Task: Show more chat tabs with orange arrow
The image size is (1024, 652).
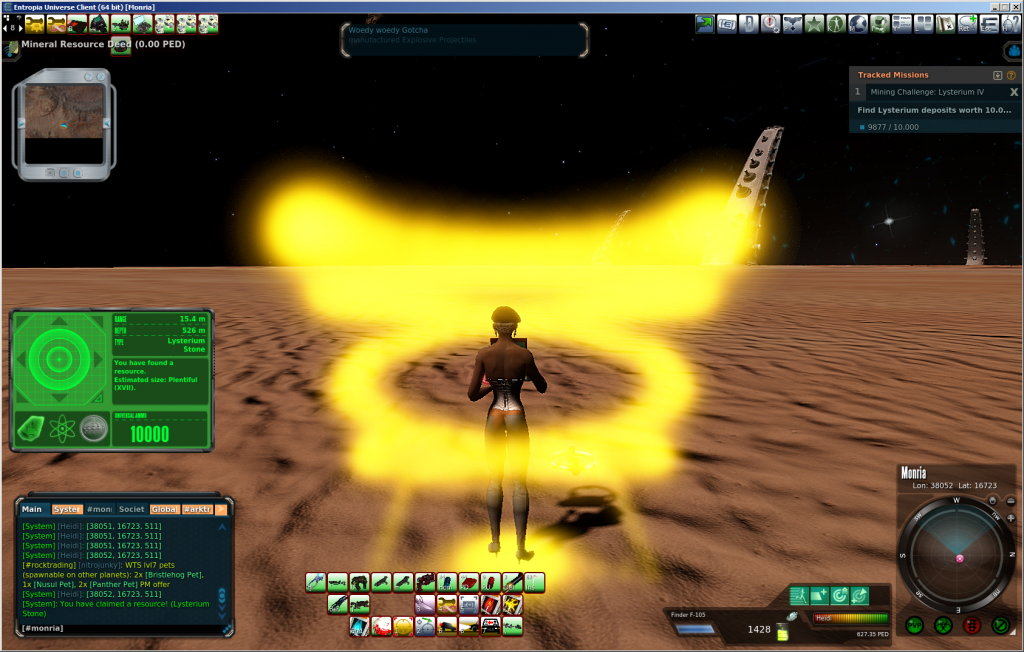Action: click(x=221, y=509)
